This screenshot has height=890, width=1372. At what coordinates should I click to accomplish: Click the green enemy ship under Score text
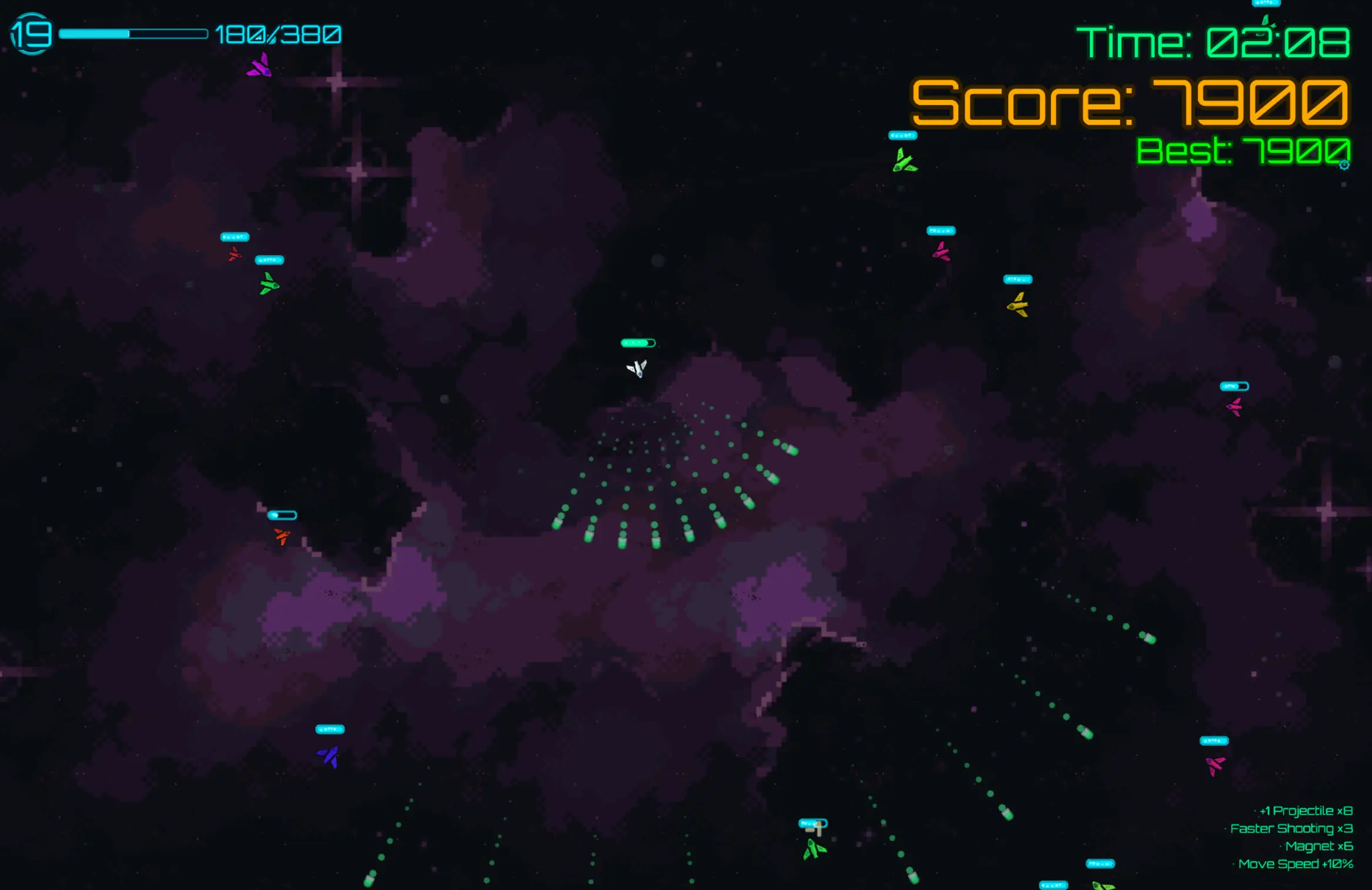point(905,160)
